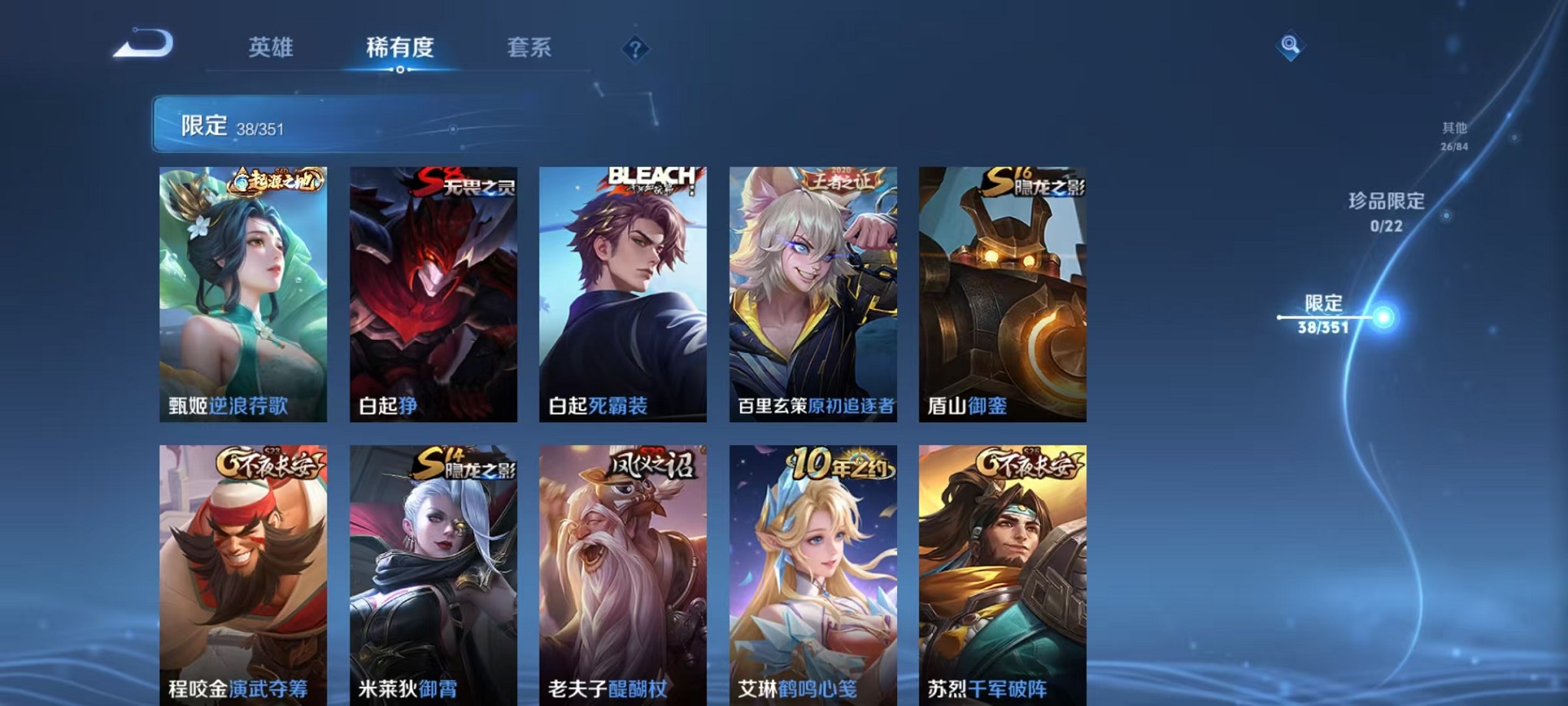
Task: Select the 稀有度 tab
Action: click(x=400, y=48)
